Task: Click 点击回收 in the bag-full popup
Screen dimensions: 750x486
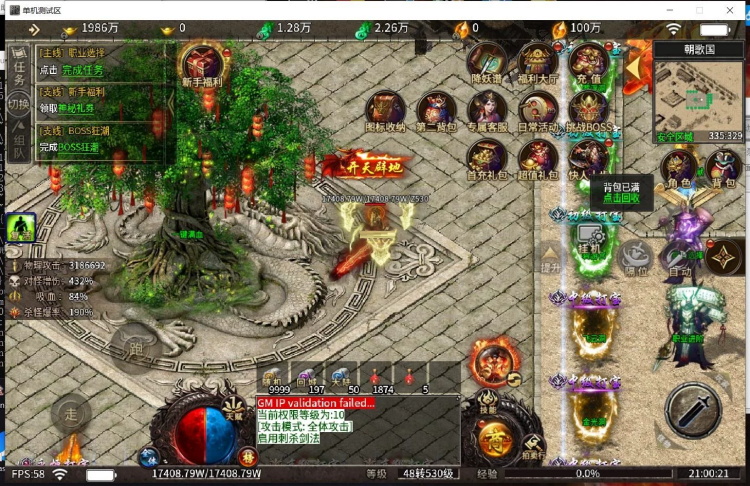Action: [620, 199]
